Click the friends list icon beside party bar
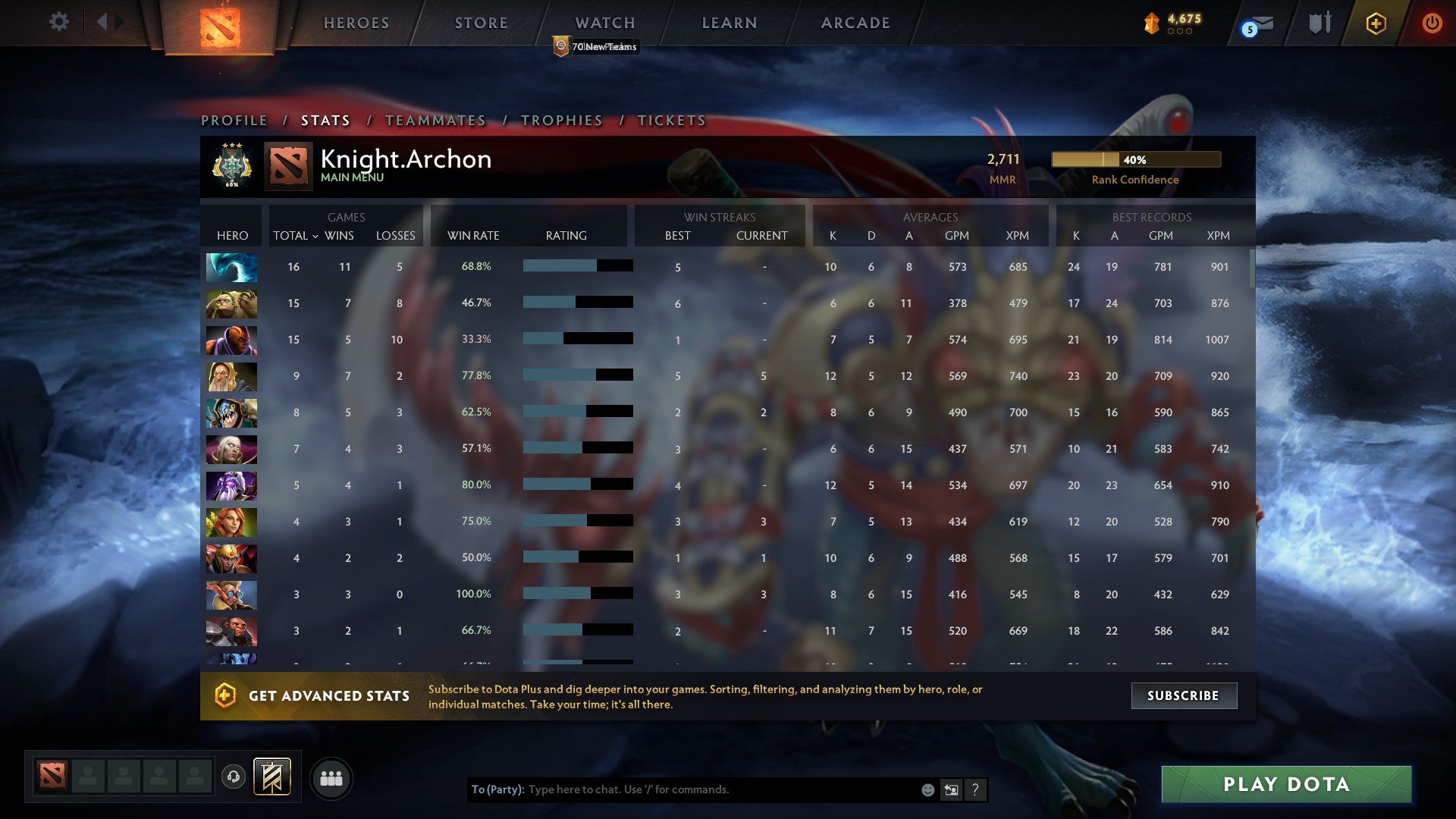1456x819 pixels. tap(331, 777)
